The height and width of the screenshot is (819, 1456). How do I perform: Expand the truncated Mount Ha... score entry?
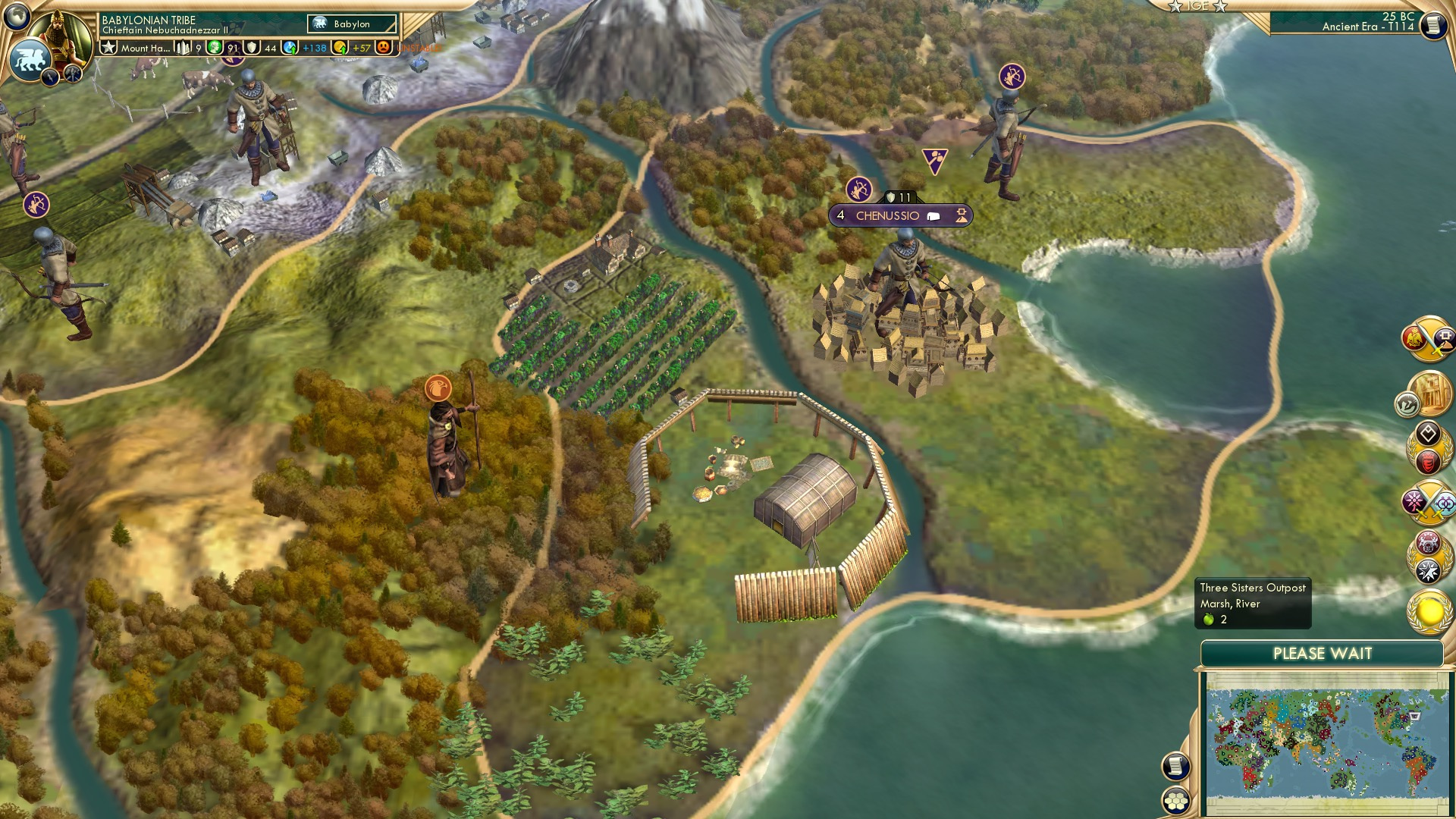tap(144, 47)
